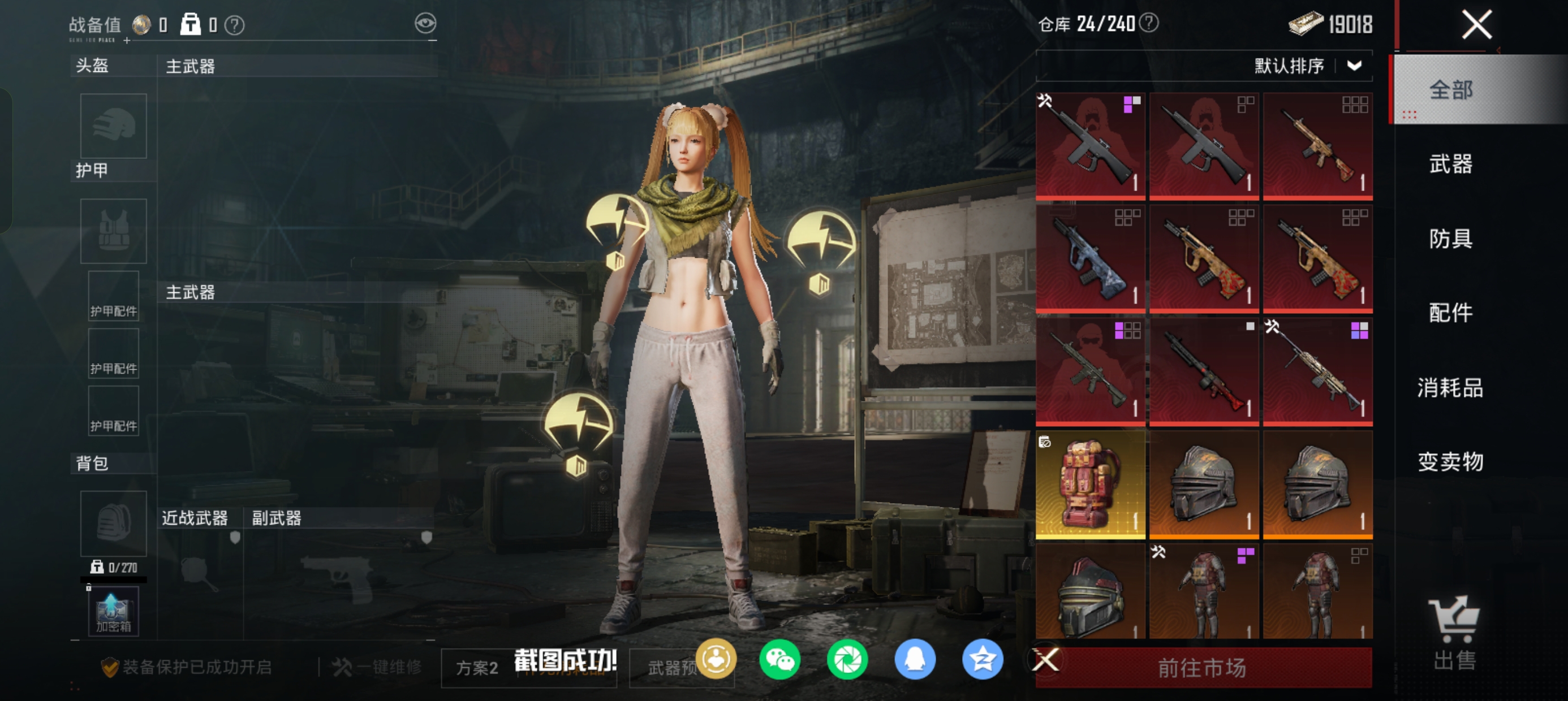This screenshot has height=701, width=1568.
Task: Close the warehouse screen with the X
Action: [1476, 25]
